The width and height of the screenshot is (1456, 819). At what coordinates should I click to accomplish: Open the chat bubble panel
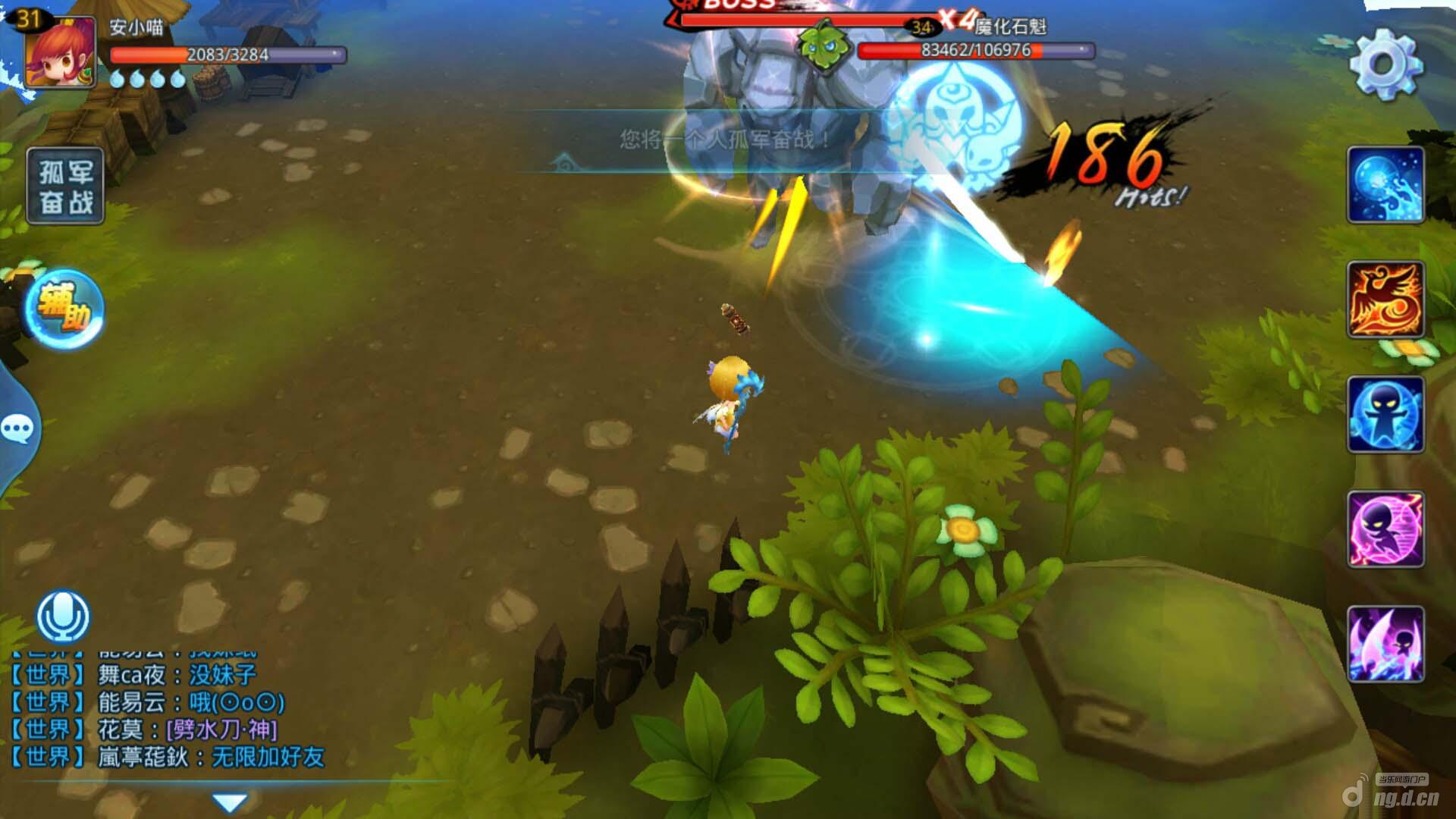[x=18, y=429]
